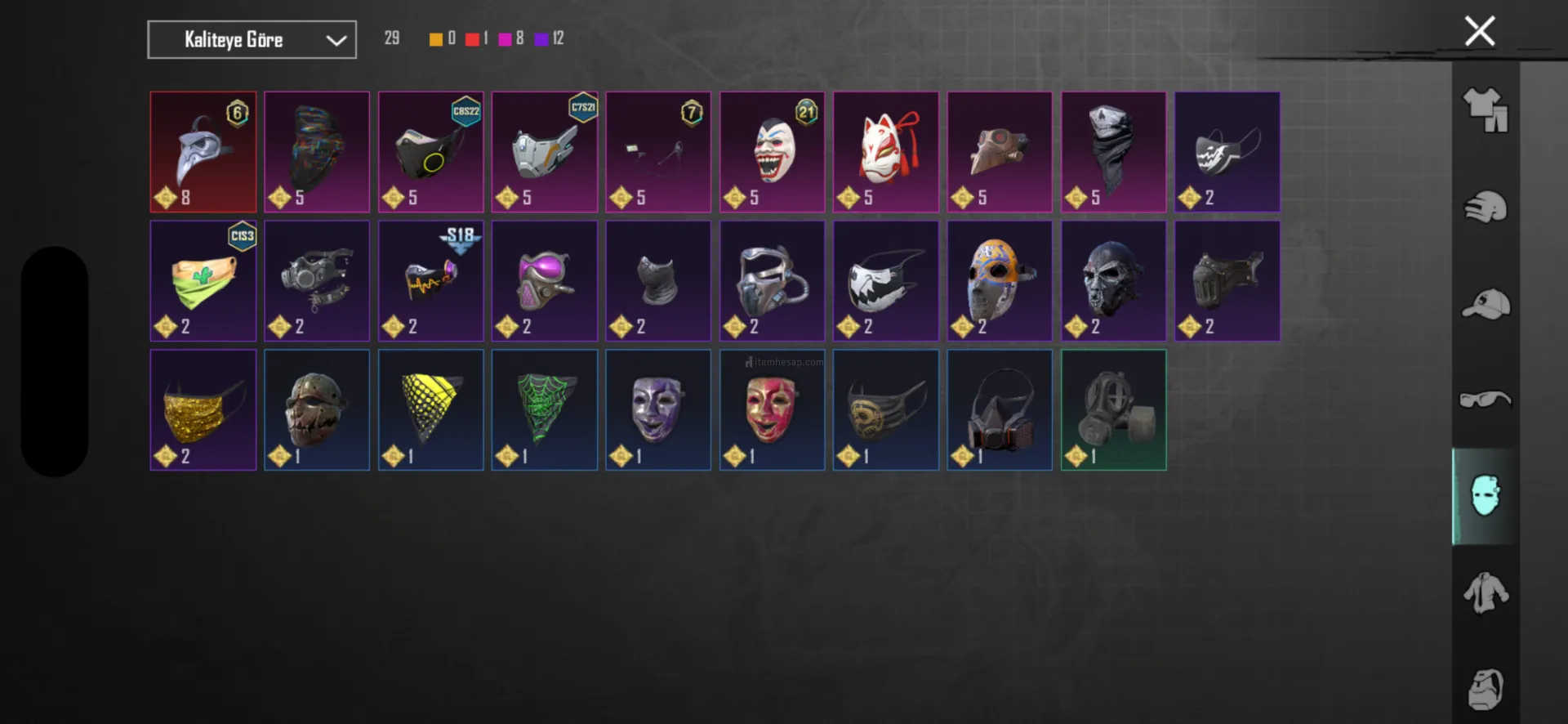Screen dimensions: 1568x724
Task: Choose the white clown mask item
Action: click(x=772, y=152)
